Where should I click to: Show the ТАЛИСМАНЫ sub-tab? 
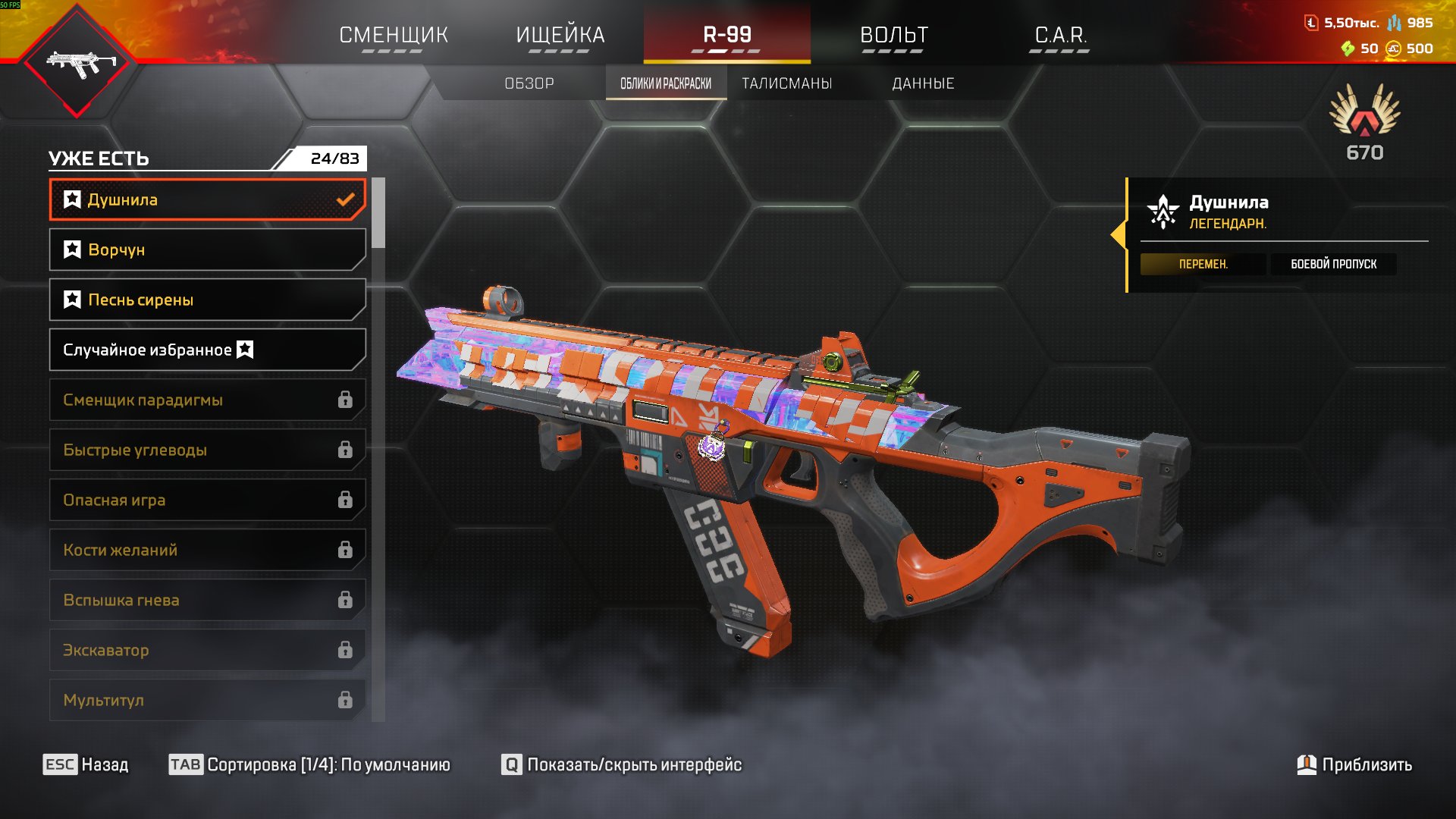pyautogui.click(x=786, y=83)
